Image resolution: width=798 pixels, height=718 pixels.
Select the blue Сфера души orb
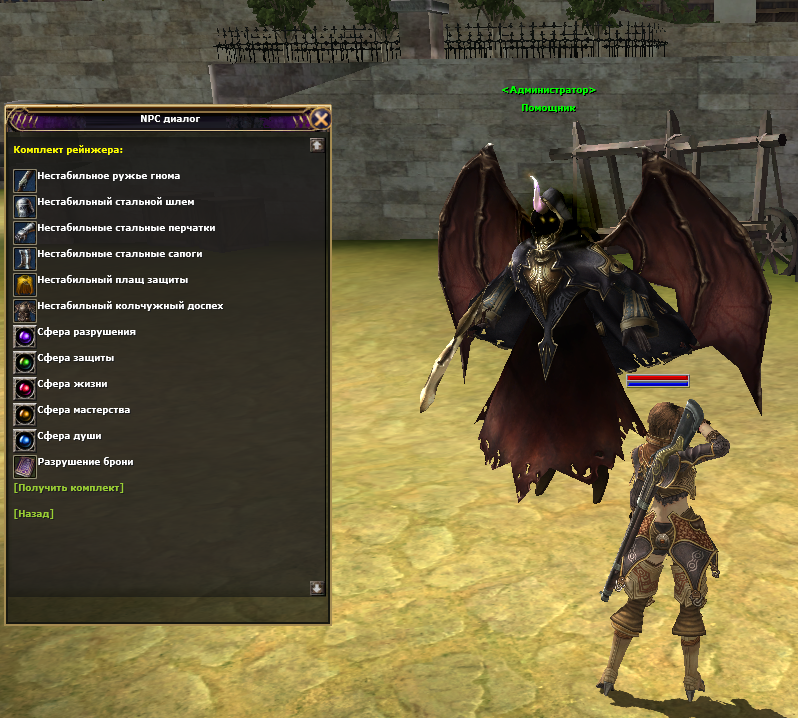coord(25,440)
